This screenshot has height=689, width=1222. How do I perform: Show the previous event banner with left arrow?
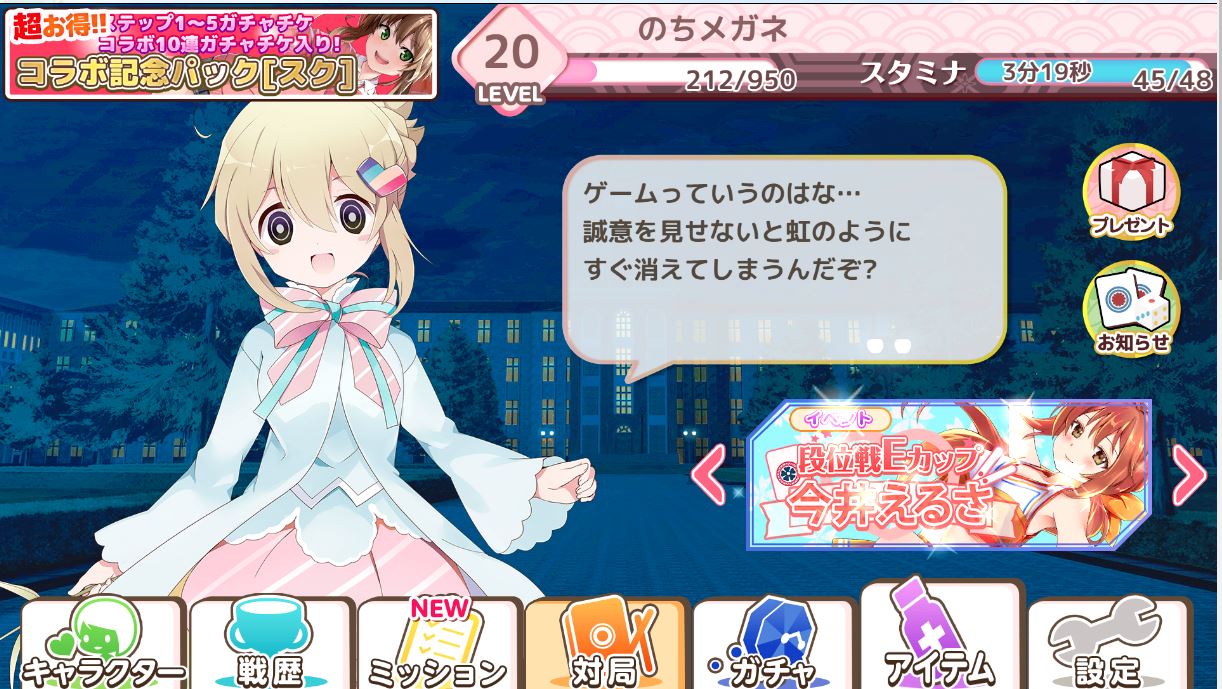pyautogui.click(x=709, y=476)
